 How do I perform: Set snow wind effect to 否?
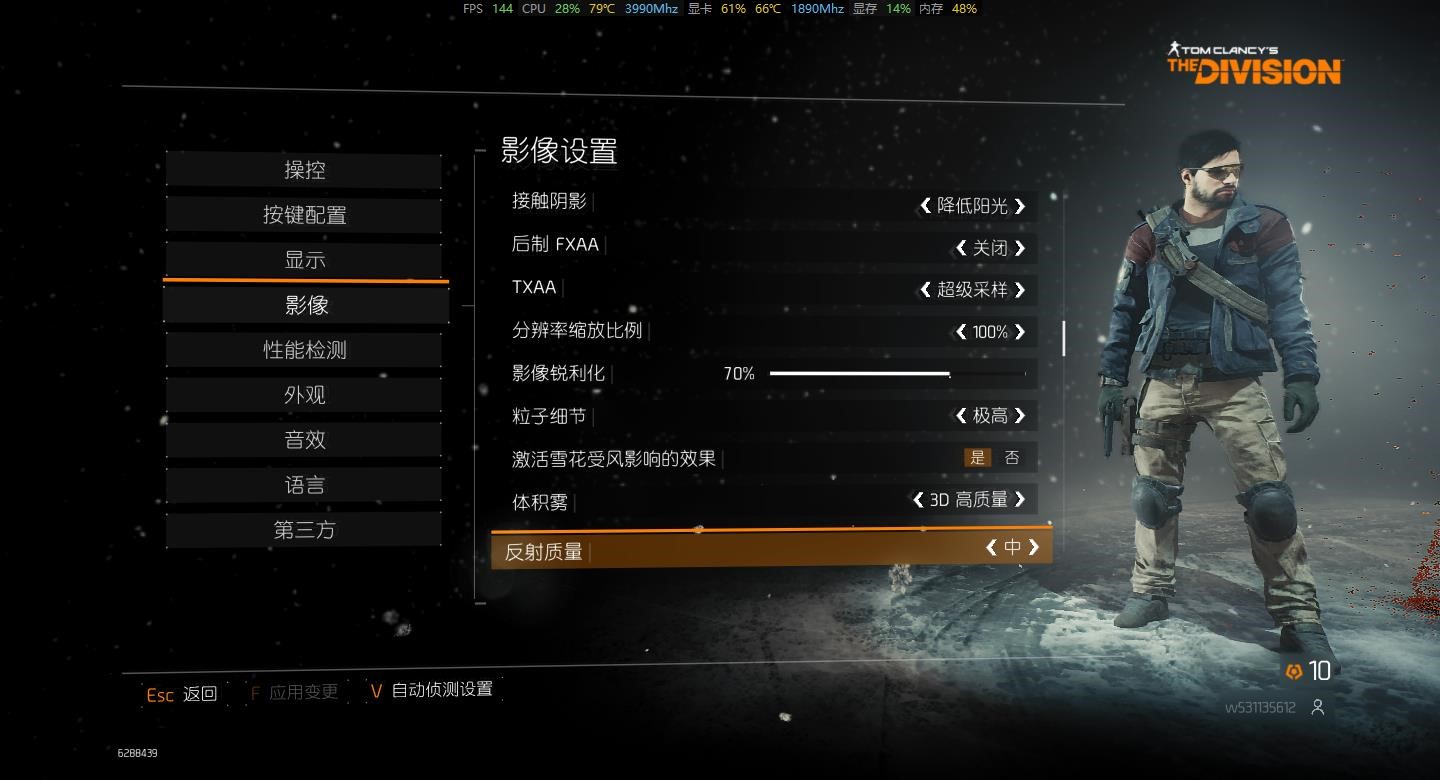coord(1012,458)
